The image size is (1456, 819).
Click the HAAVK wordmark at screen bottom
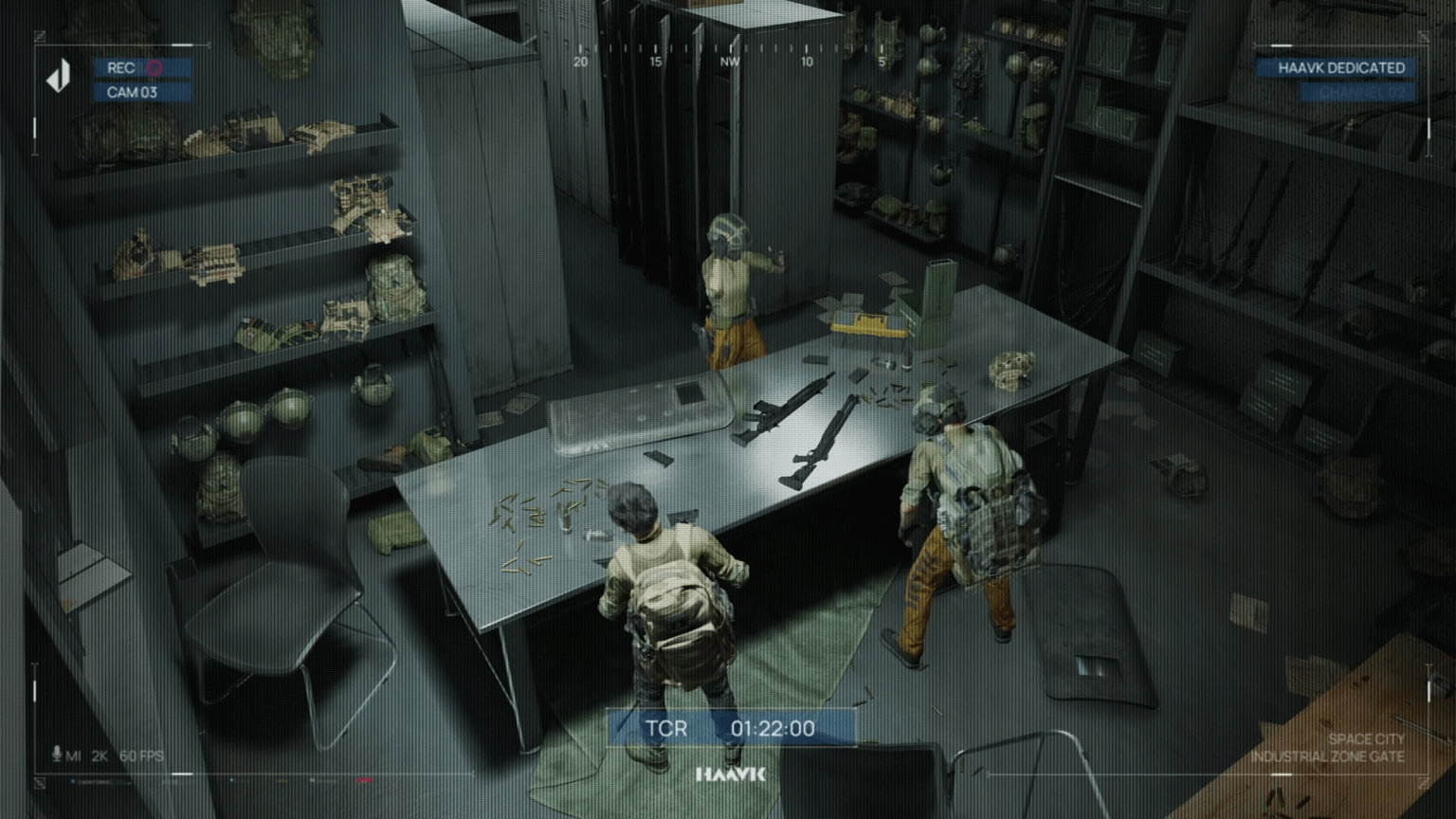pyautogui.click(x=732, y=774)
